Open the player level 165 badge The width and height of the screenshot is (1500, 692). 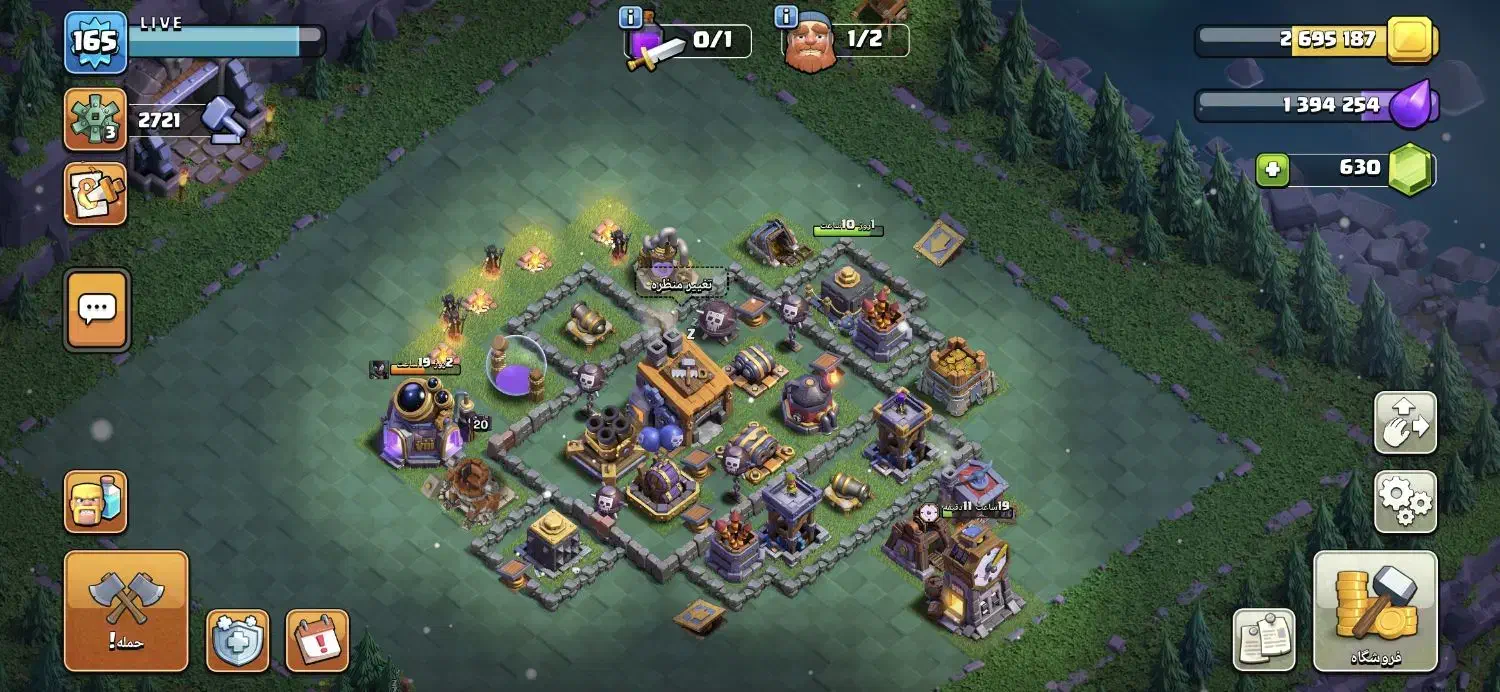(95, 42)
